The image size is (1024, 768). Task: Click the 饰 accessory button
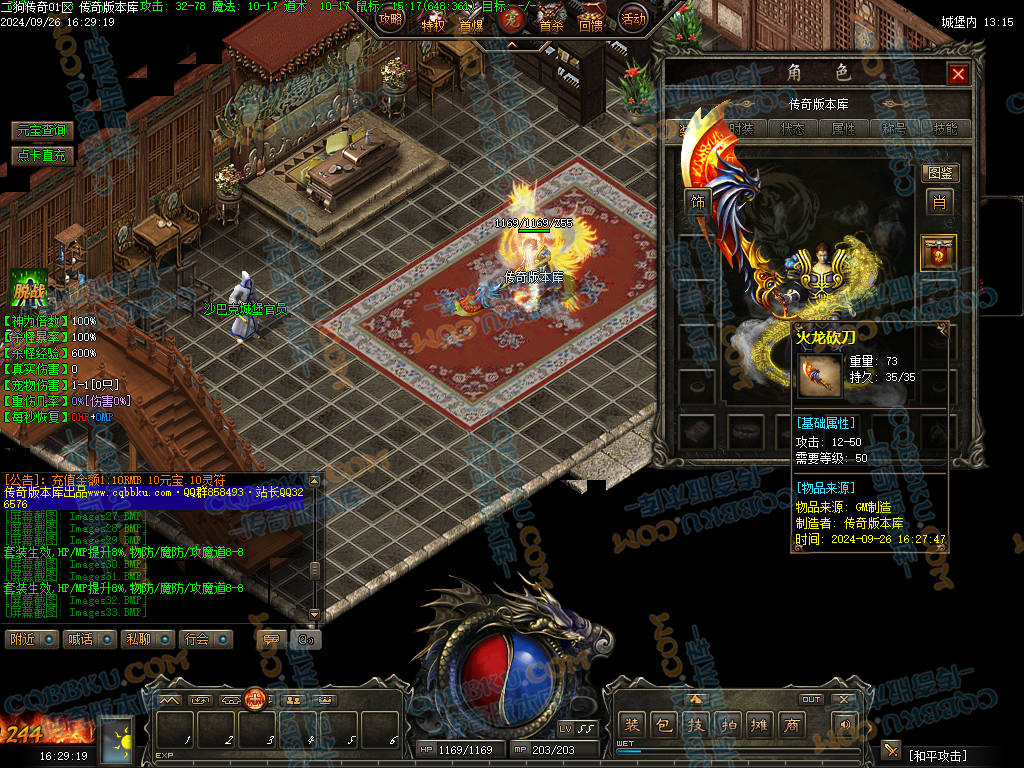pos(697,202)
